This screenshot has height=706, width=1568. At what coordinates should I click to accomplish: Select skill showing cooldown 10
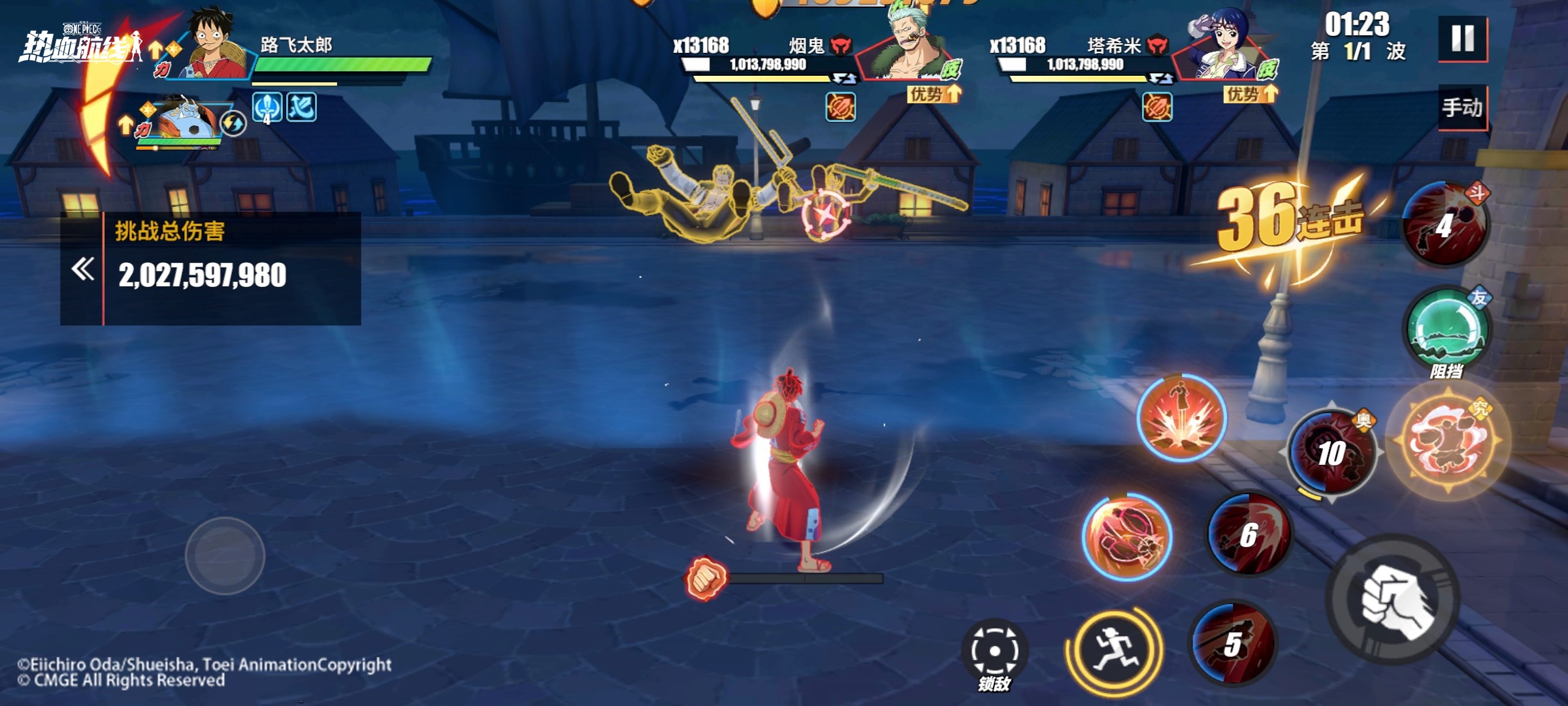(x=1331, y=452)
